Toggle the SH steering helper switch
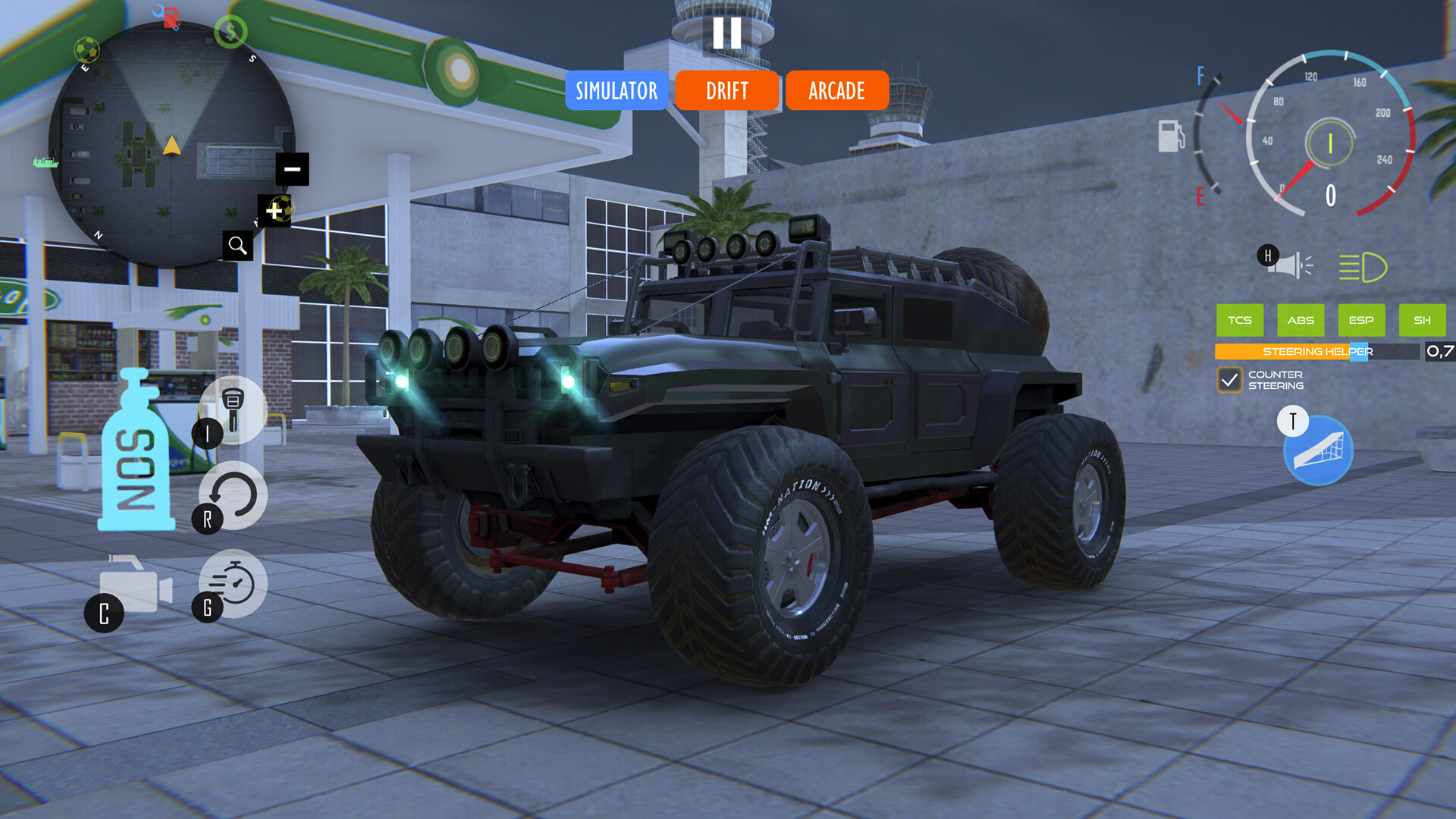 [x=1422, y=321]
